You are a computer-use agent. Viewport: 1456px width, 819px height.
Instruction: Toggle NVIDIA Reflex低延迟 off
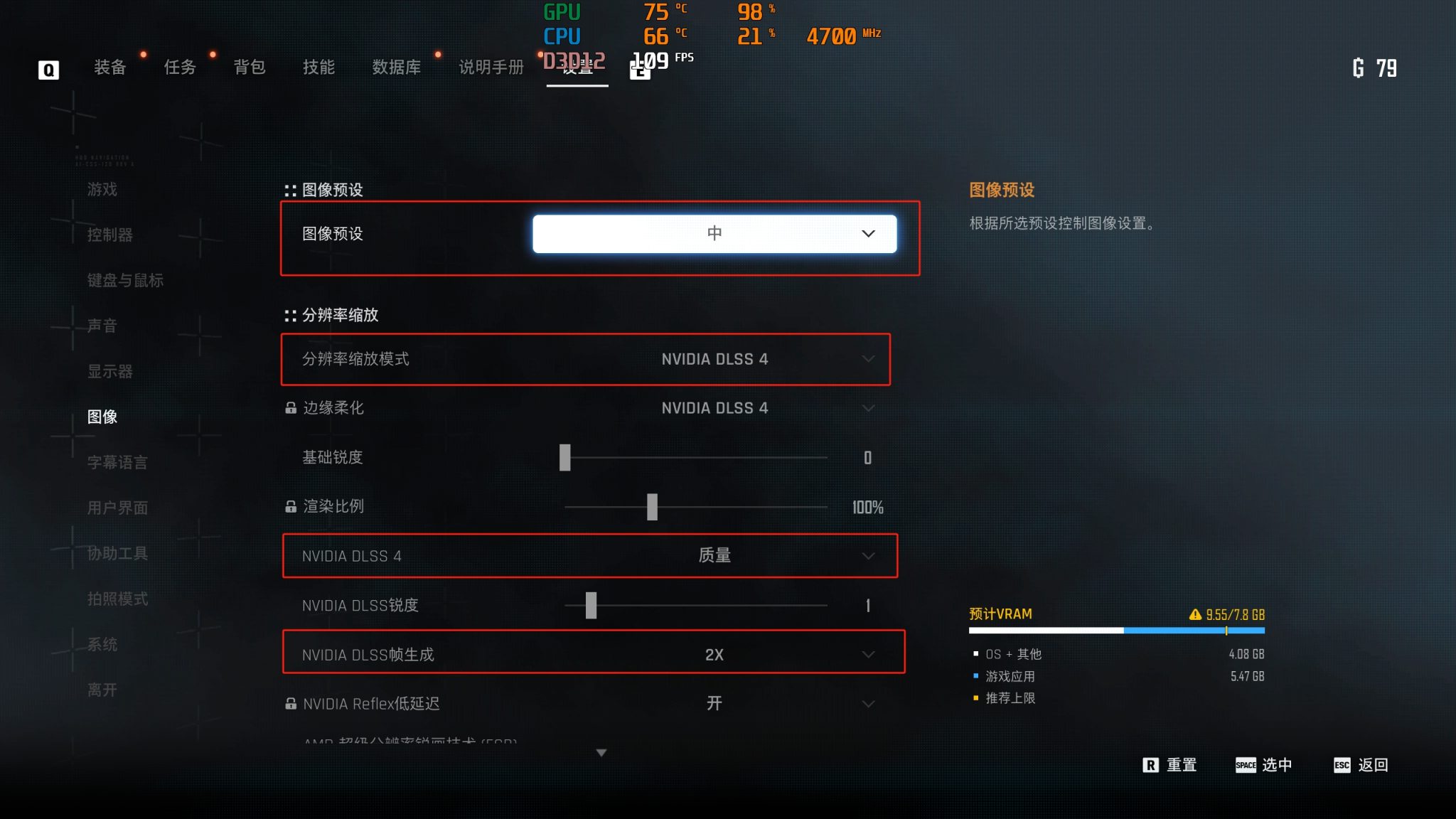coord(714,704)
